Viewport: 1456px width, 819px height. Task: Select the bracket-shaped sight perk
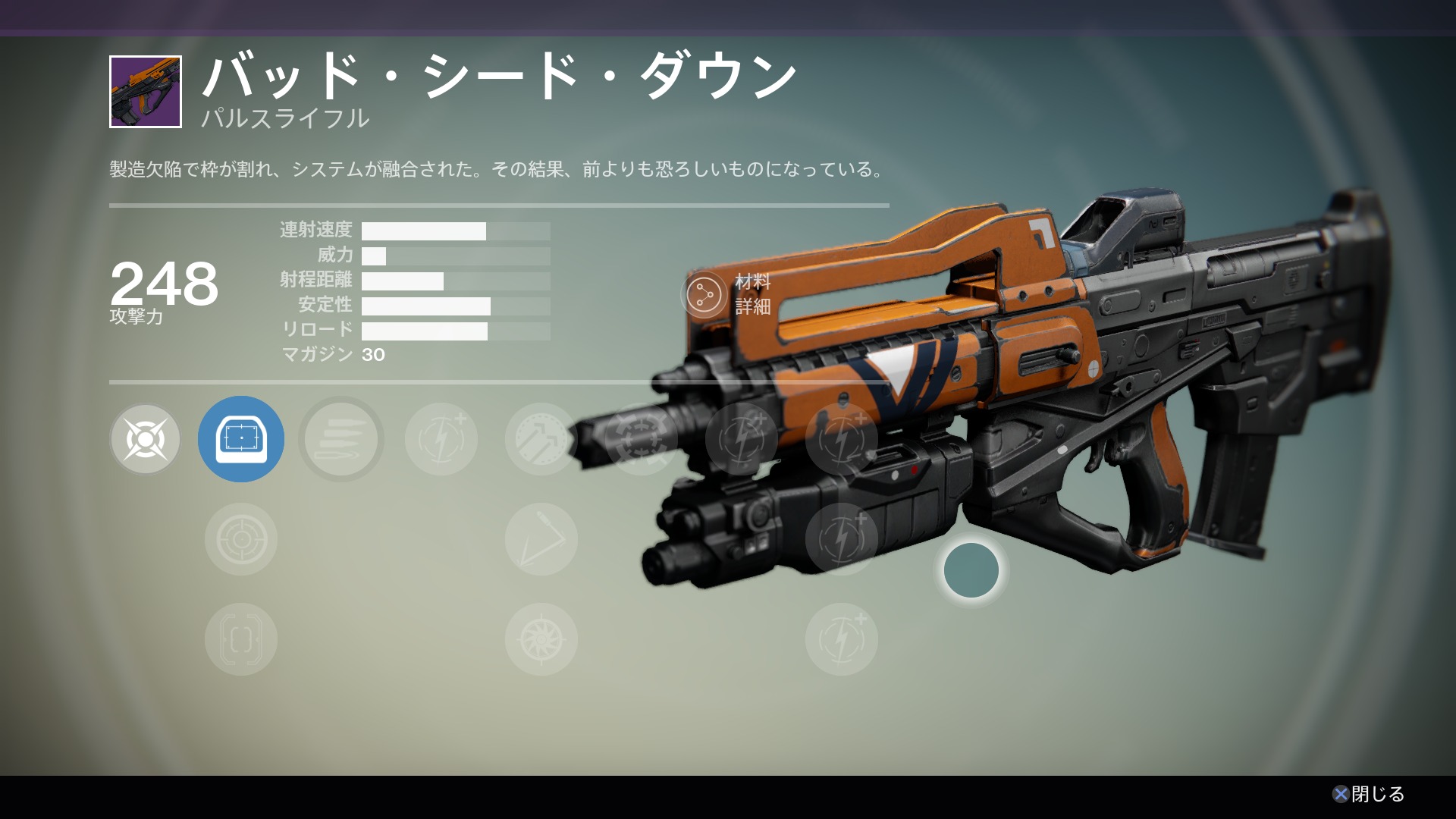(x=241, y=639)
